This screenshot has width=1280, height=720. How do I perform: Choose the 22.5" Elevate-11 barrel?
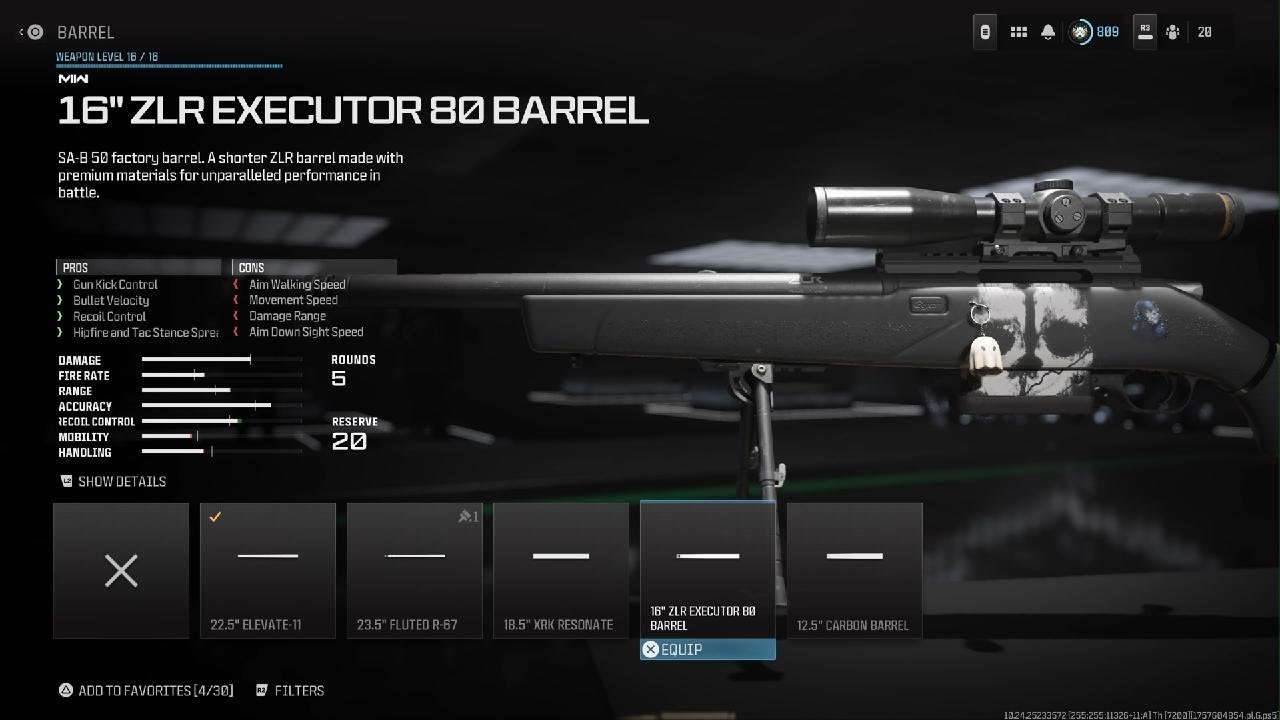pyautogui.click(x=268, y=570)
